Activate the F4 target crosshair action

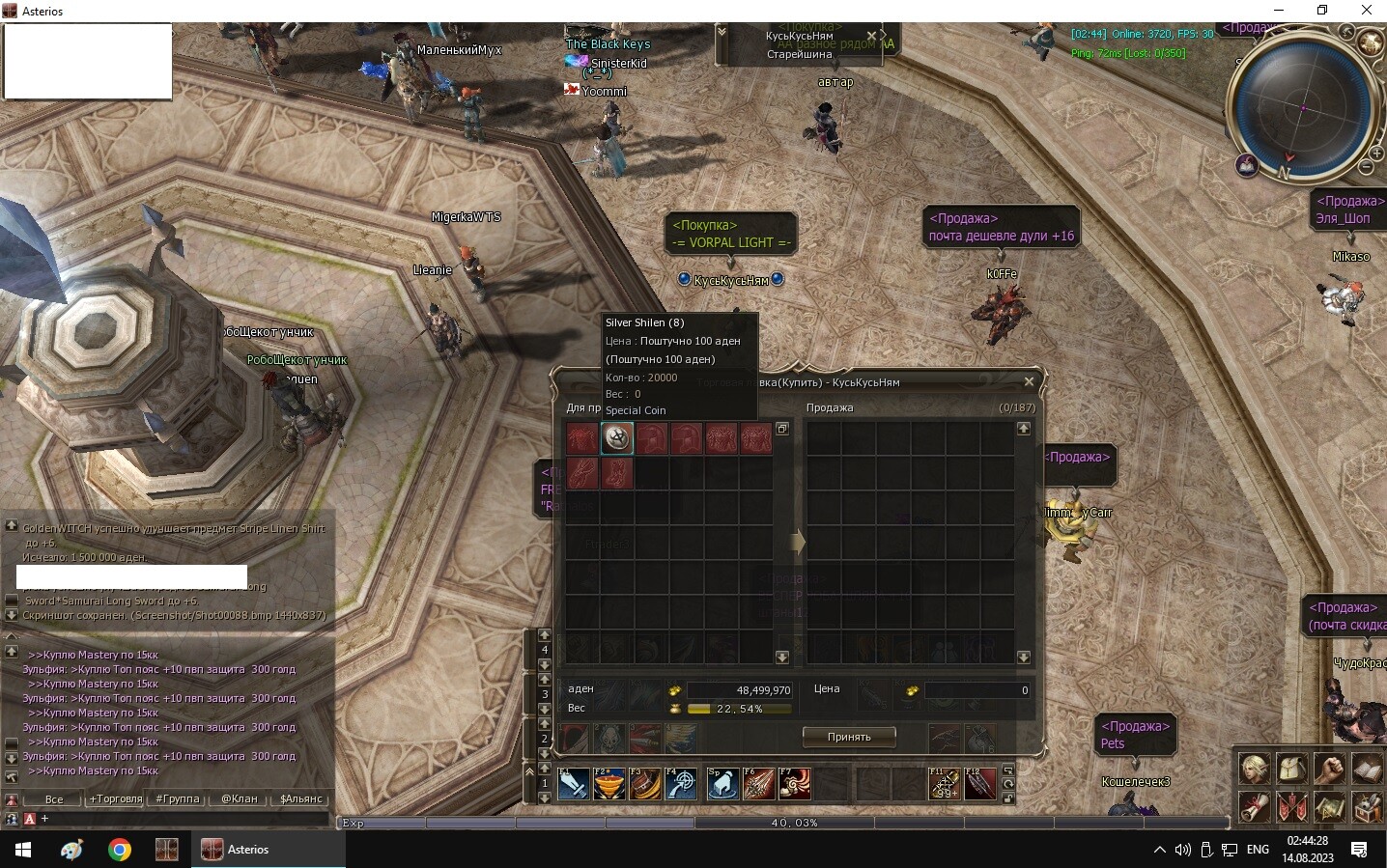click(x=682, y=784)
